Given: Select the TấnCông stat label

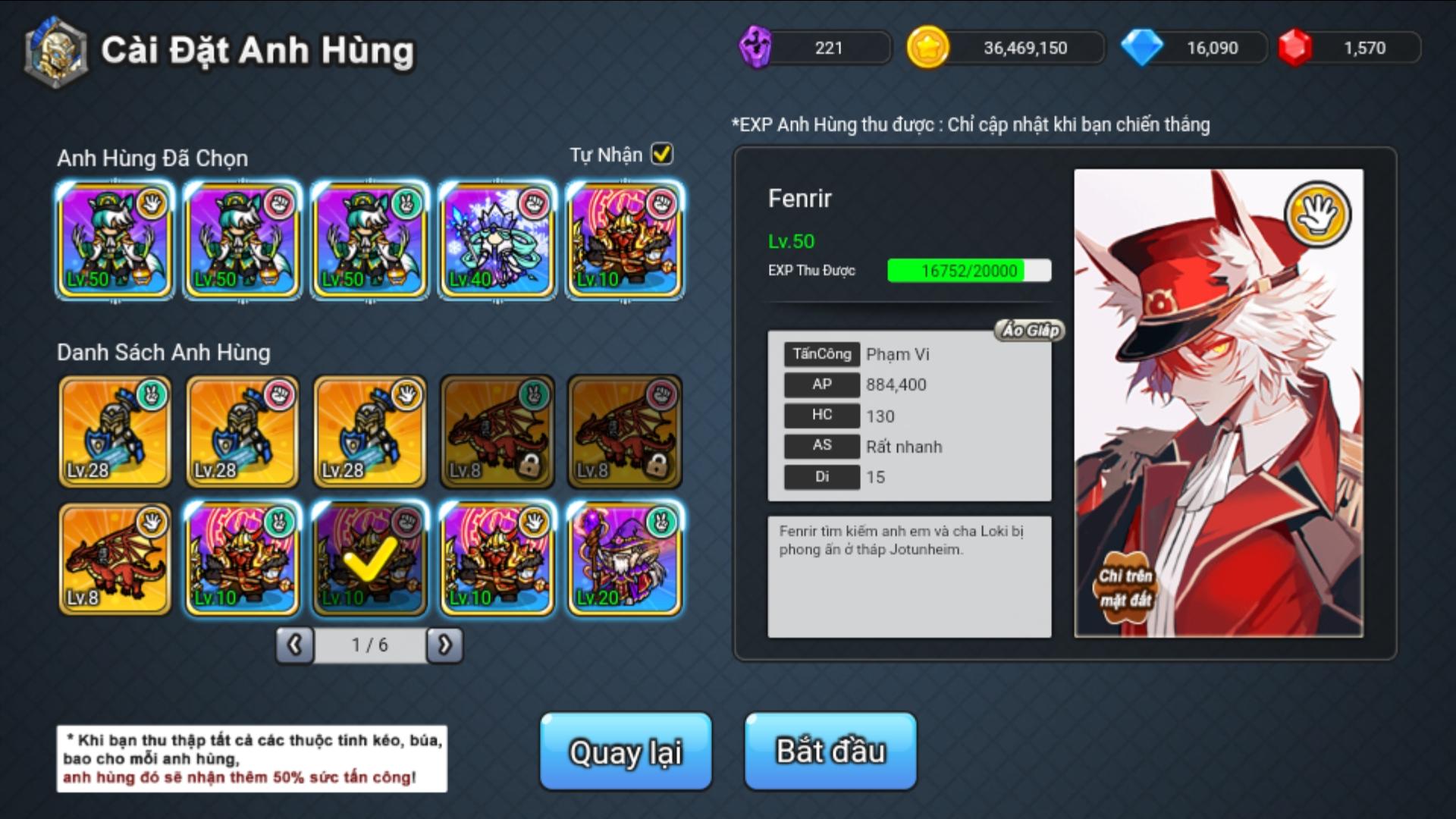Looking at the screenshot, I should [821, 353].
